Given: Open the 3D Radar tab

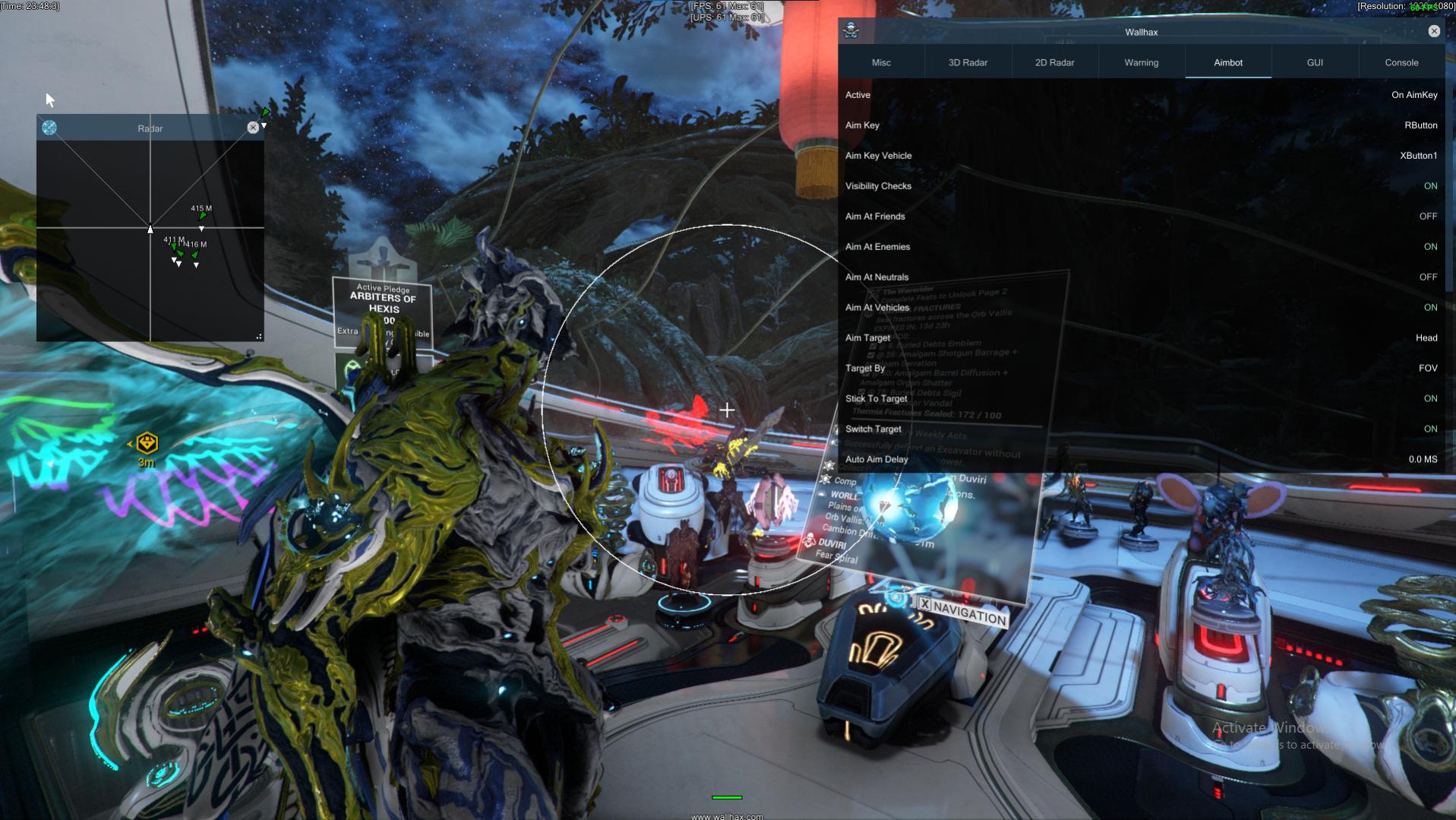Looking at the screenshot, I should [x=968, y=62].
